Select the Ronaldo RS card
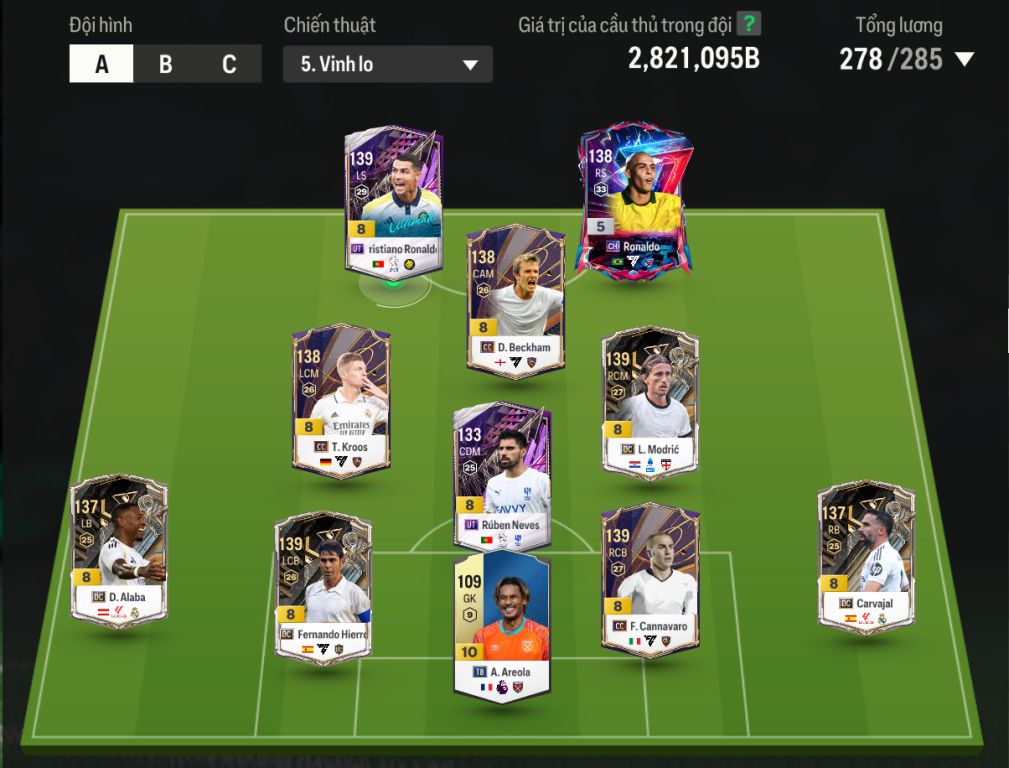Screen dimensions: 1009x768 [636, 200]
